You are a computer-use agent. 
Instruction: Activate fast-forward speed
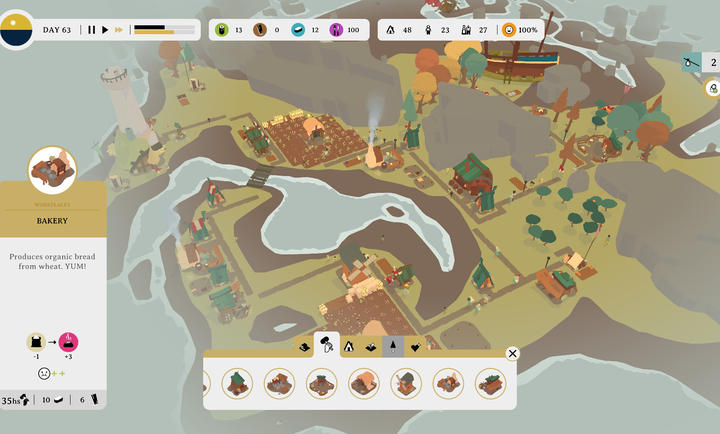point(119,30)
